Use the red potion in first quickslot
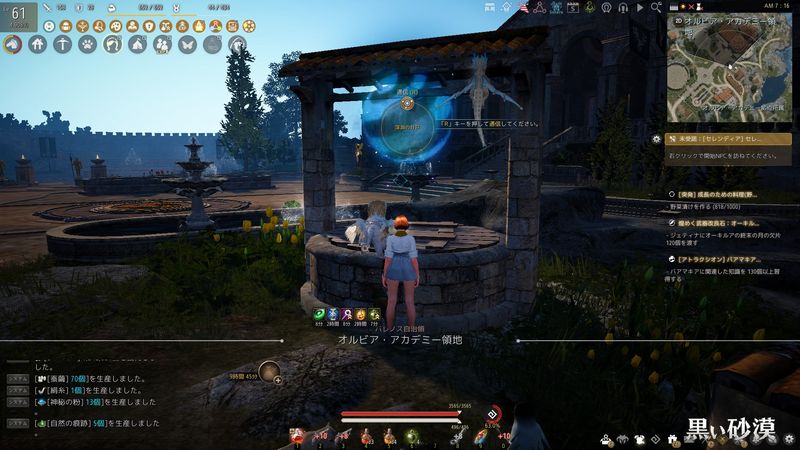Screen dimensions: 800x450 click(x=297, y=435)
